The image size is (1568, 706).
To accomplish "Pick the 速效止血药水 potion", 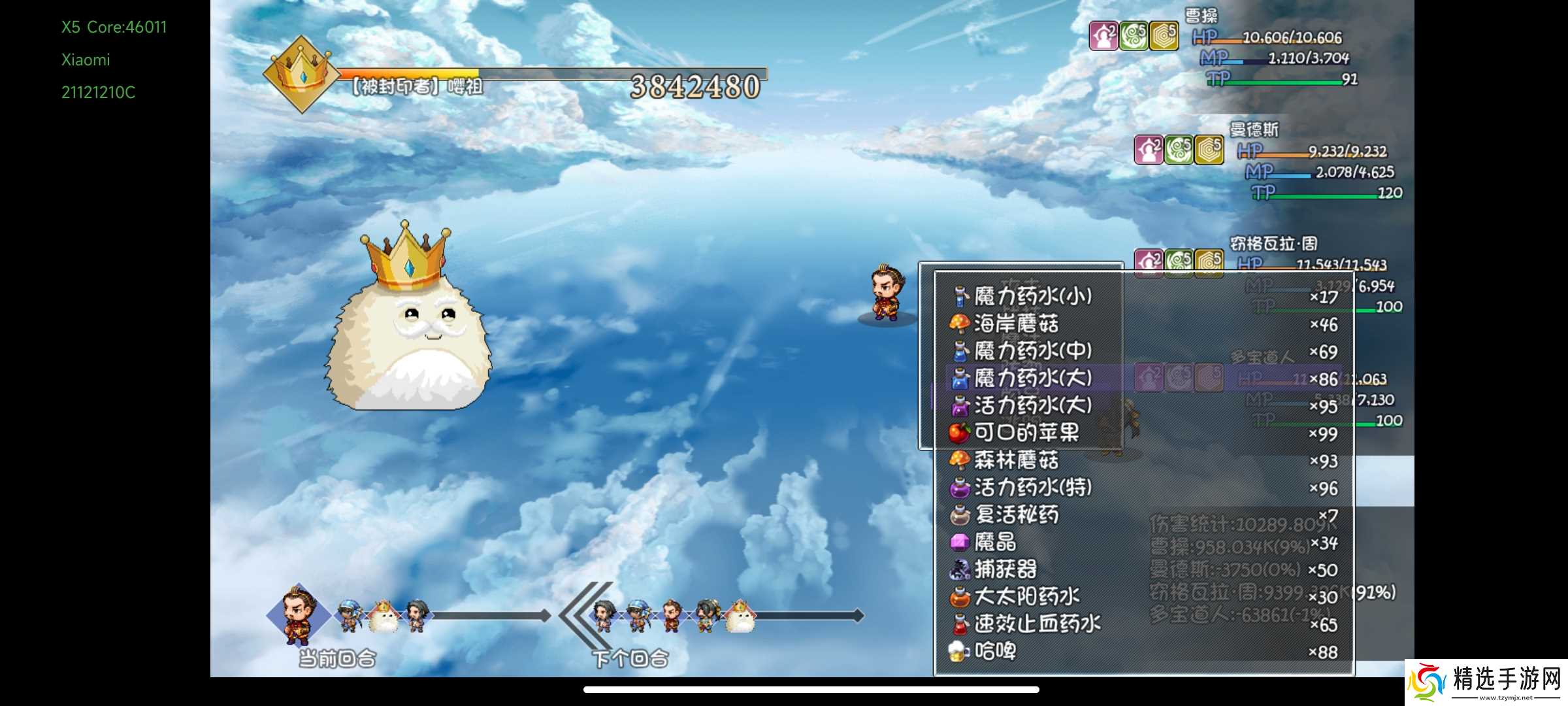I will tap(1037, 624).
